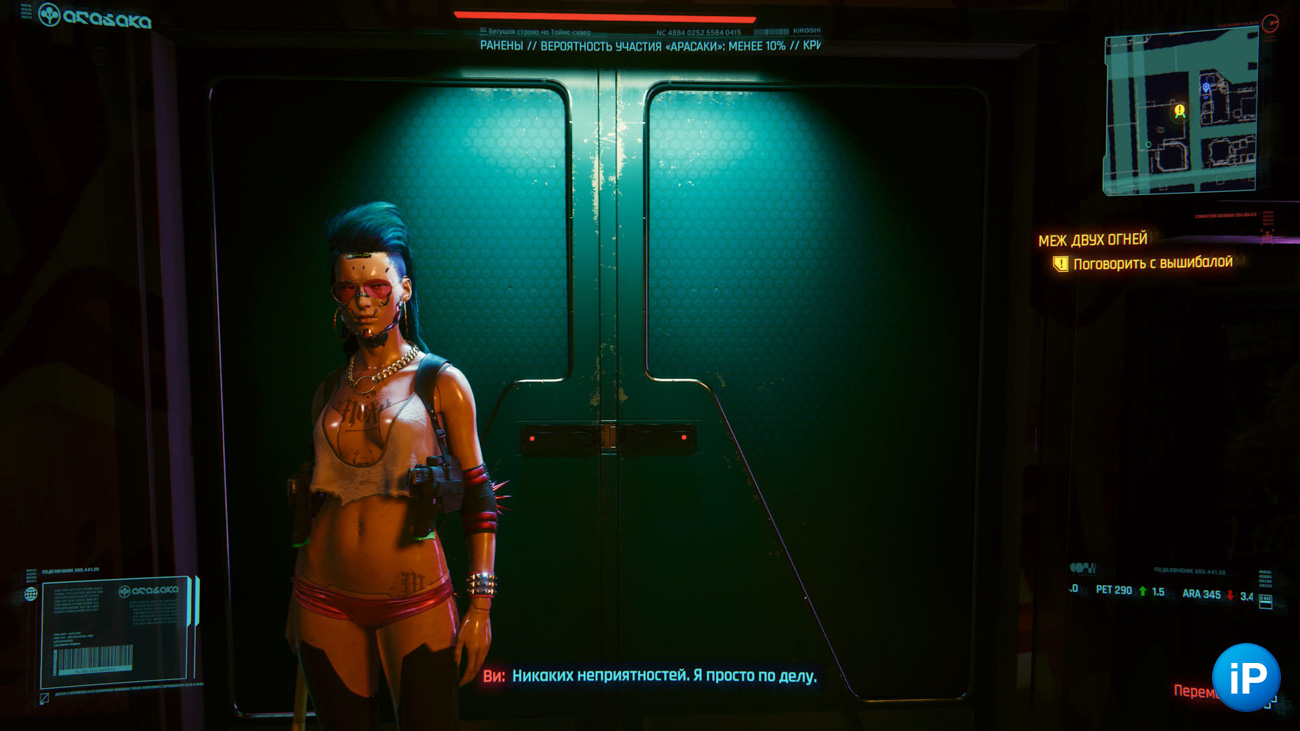This screenshot has width=1300, height=731.
Task: Click the «Поговорить с вышибалой» objective
Action: (x=1152, y=263)
